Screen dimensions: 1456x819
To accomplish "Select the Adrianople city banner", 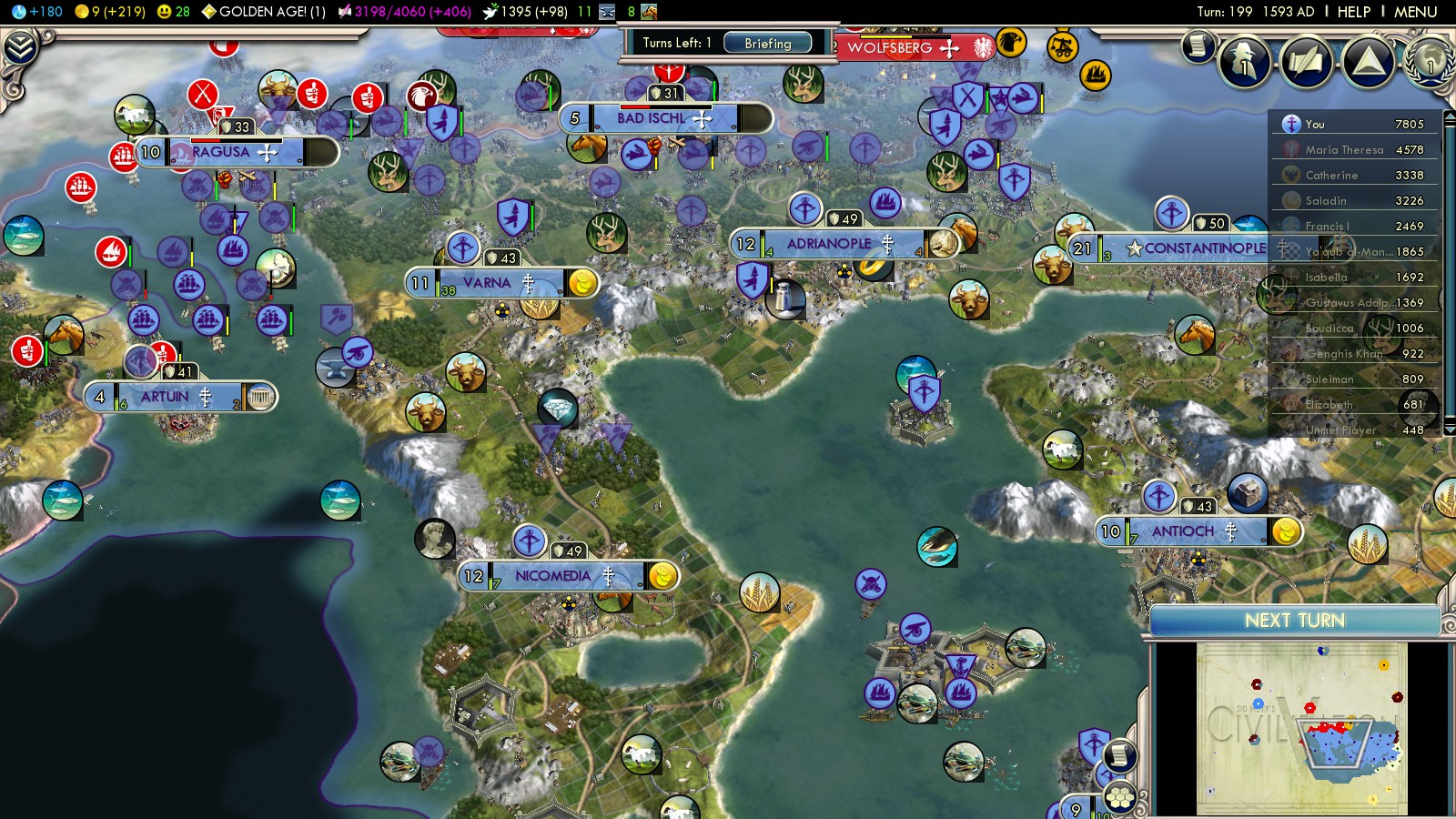I will tap(828, 244).
